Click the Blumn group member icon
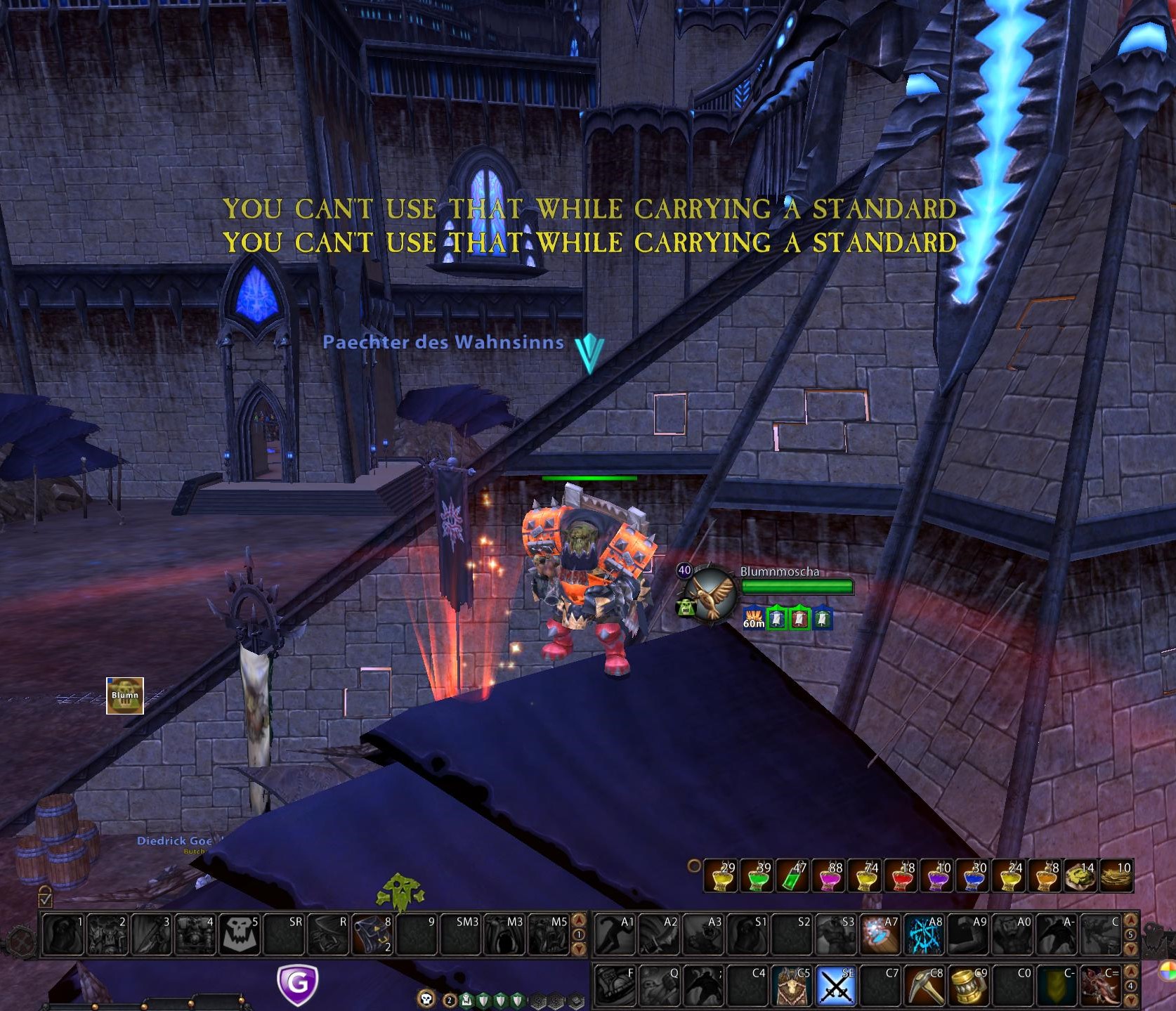The width and height of the screenshot is (1176, 1011). 125,696
